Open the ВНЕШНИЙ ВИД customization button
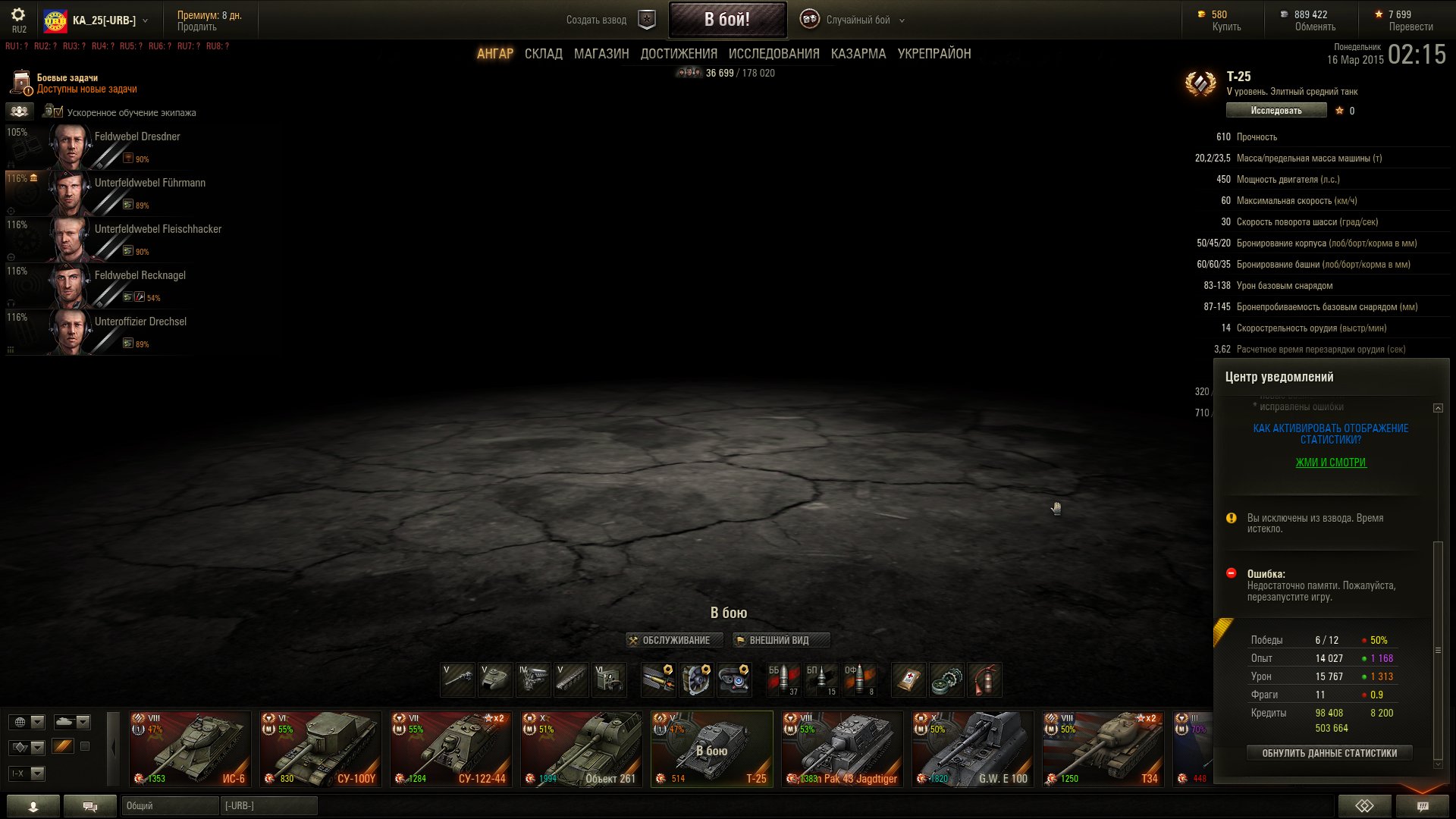 (780, 640)
